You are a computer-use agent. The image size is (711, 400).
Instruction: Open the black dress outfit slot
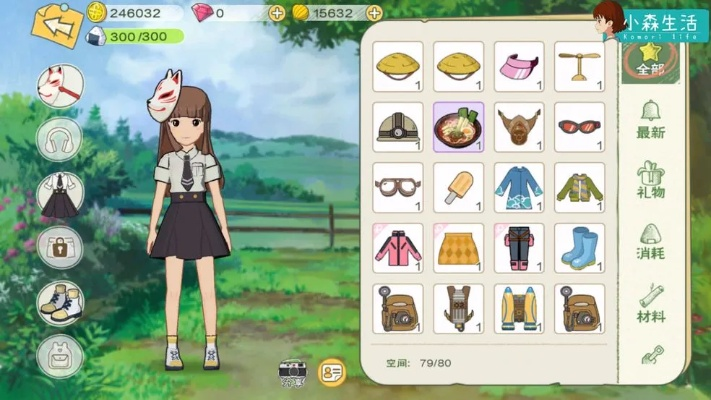(x=59, y=195)
